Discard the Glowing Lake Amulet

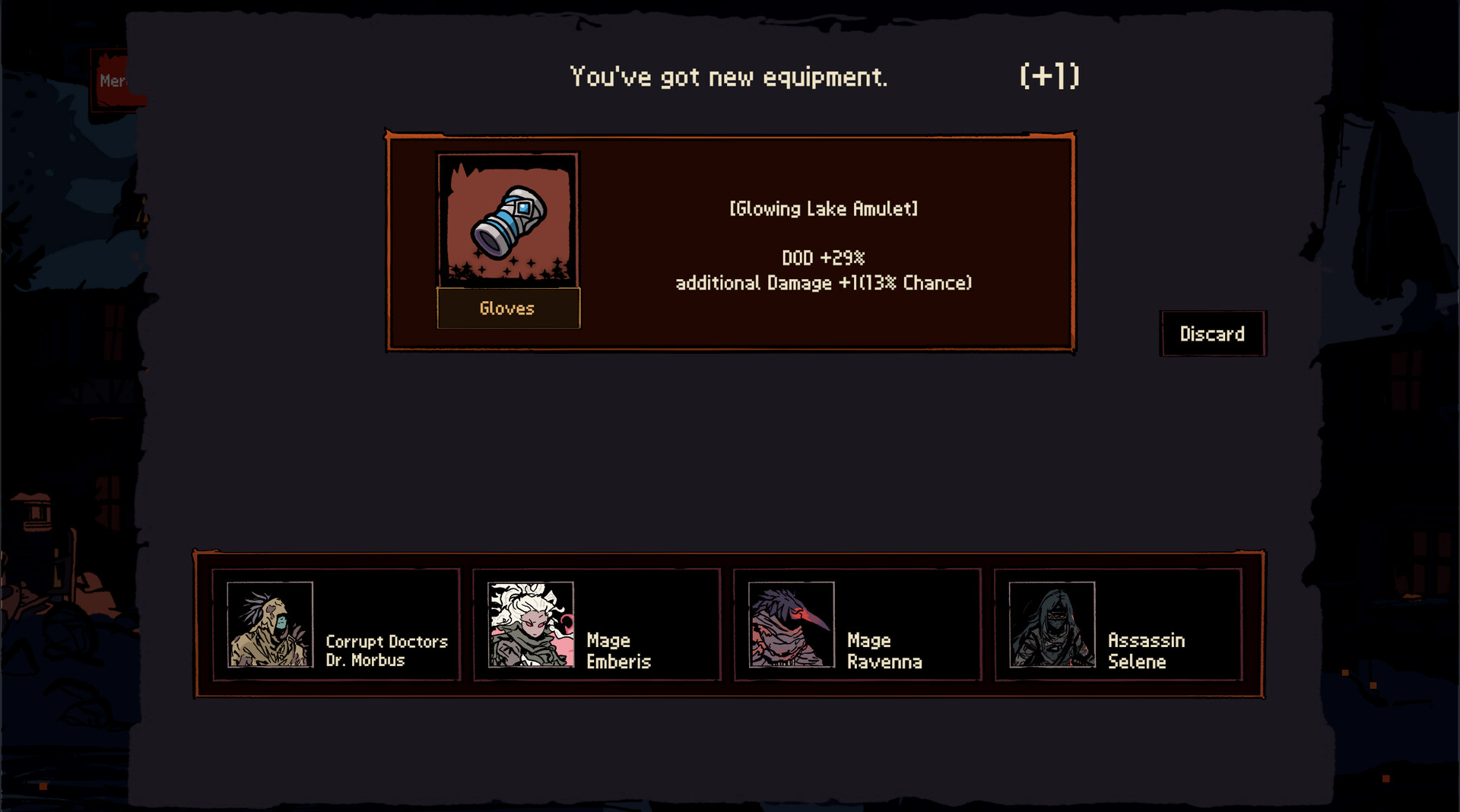tap(1212, 334)
